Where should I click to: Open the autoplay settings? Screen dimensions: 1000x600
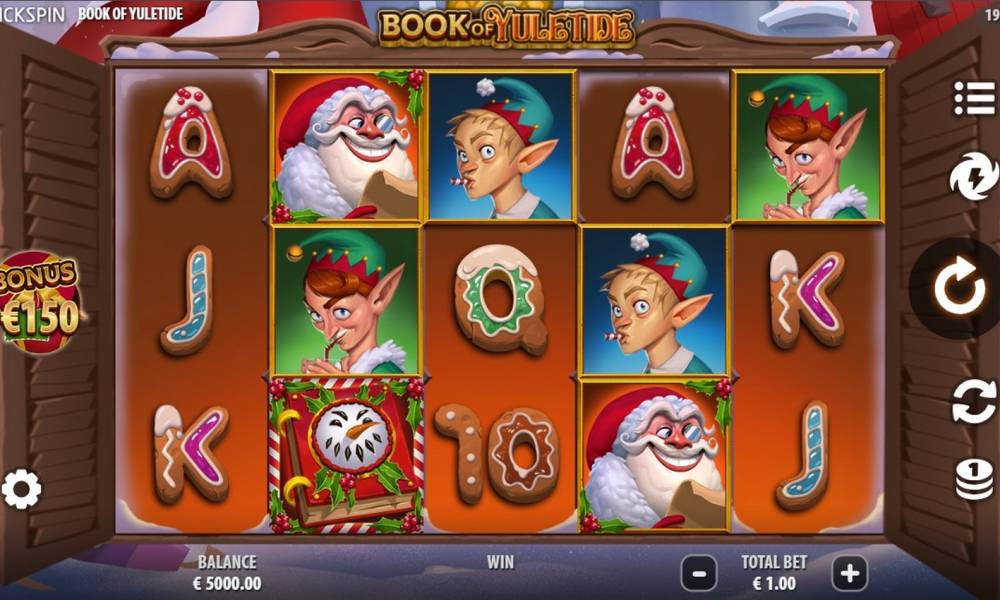973,401
